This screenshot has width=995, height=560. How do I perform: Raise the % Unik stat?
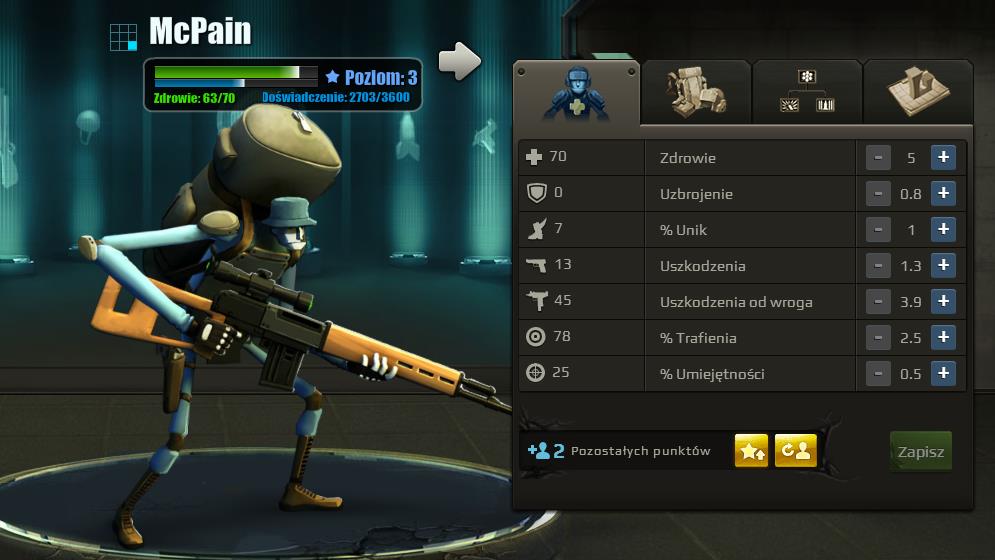[x=942, y=230]
